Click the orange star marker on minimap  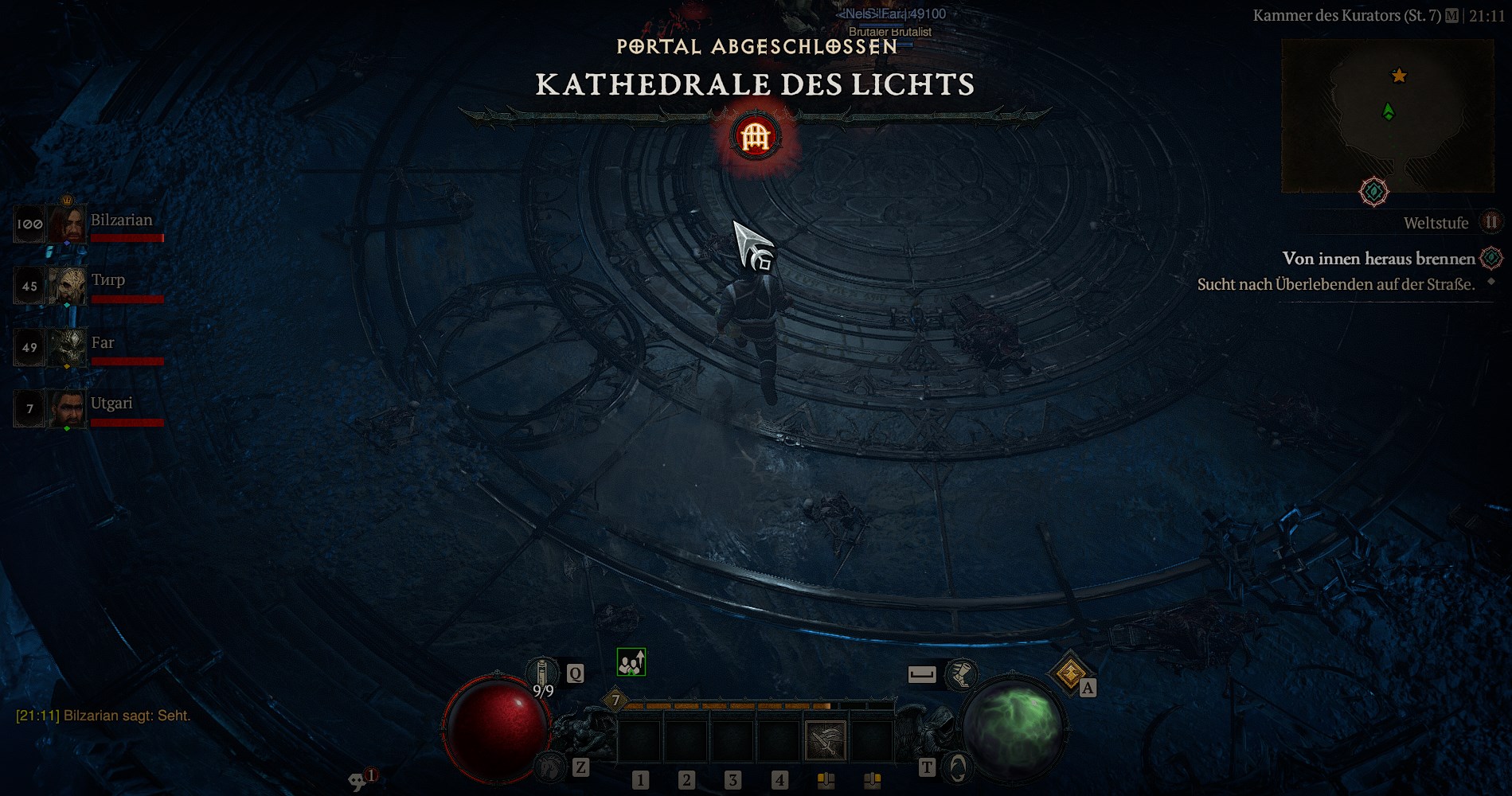pyautogui.click(x=1399, y=76)
